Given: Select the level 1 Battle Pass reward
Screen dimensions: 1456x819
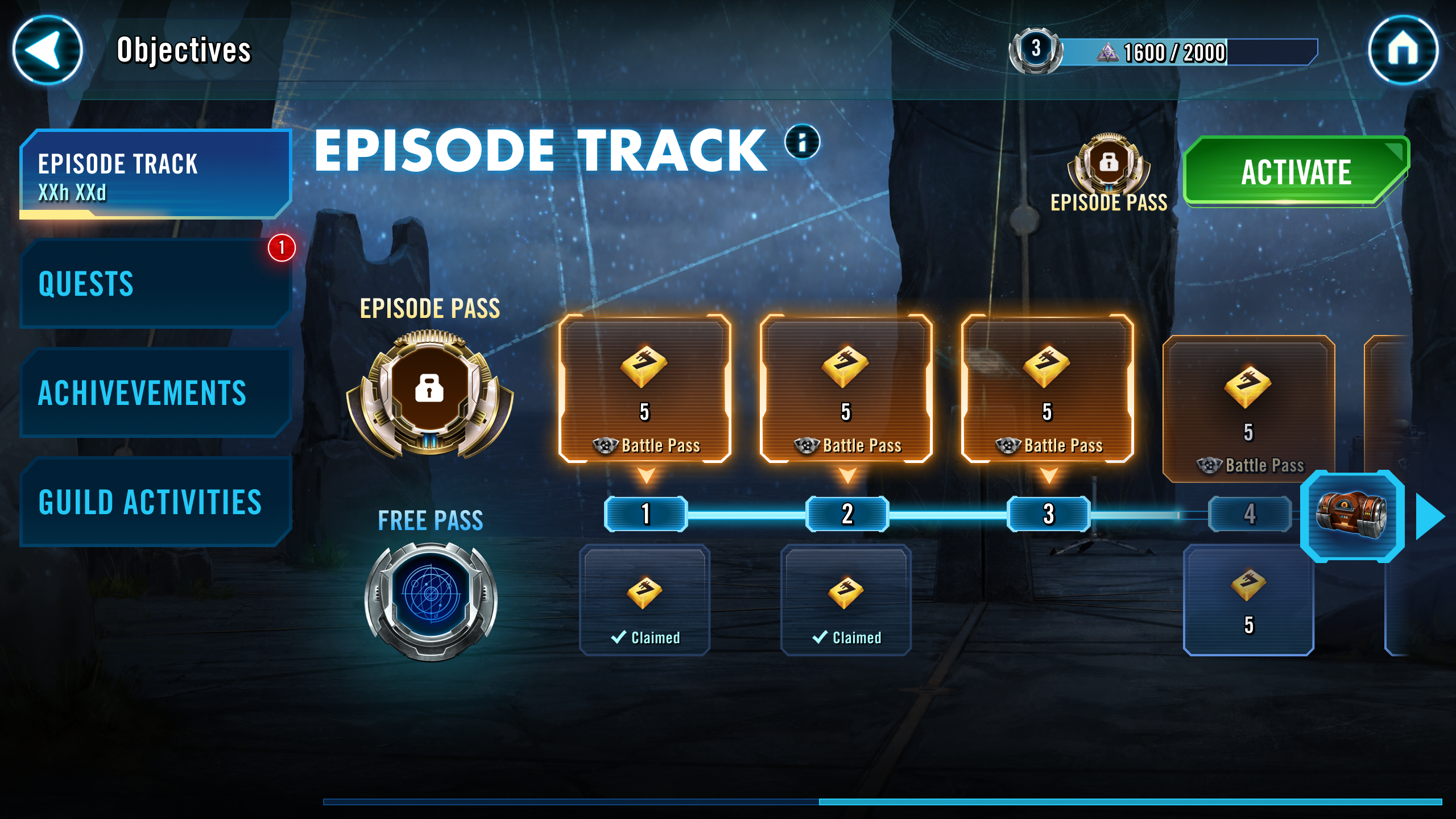Looking at the screenshot, I should [645, 389].
